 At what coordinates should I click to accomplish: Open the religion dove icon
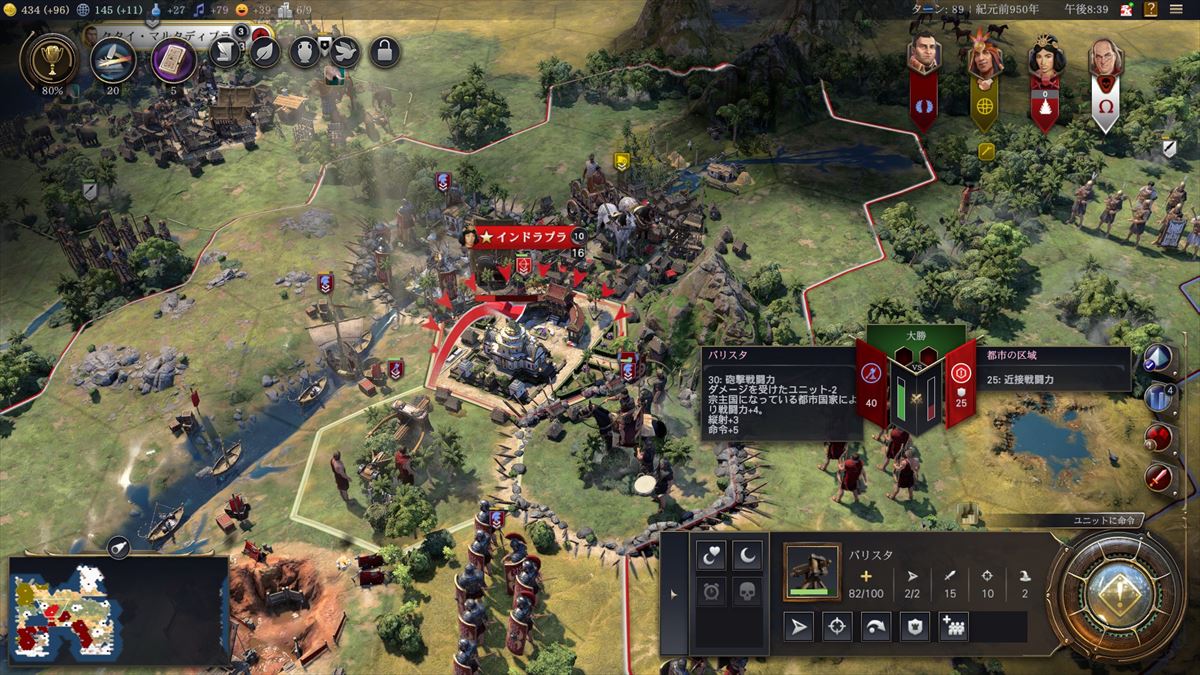click(x=343, y=52)
